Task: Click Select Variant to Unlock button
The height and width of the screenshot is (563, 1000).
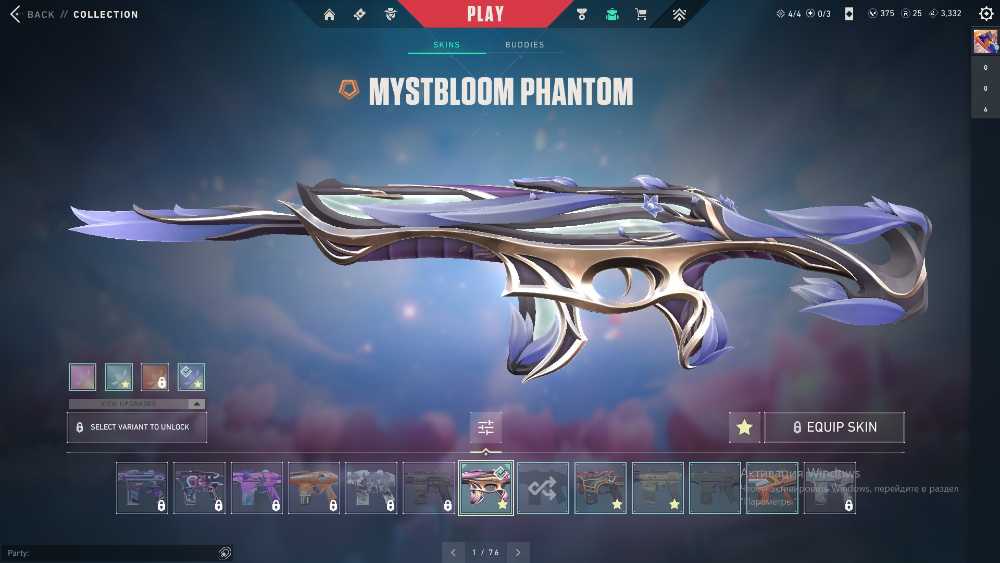Action: [x=136, y=427]
